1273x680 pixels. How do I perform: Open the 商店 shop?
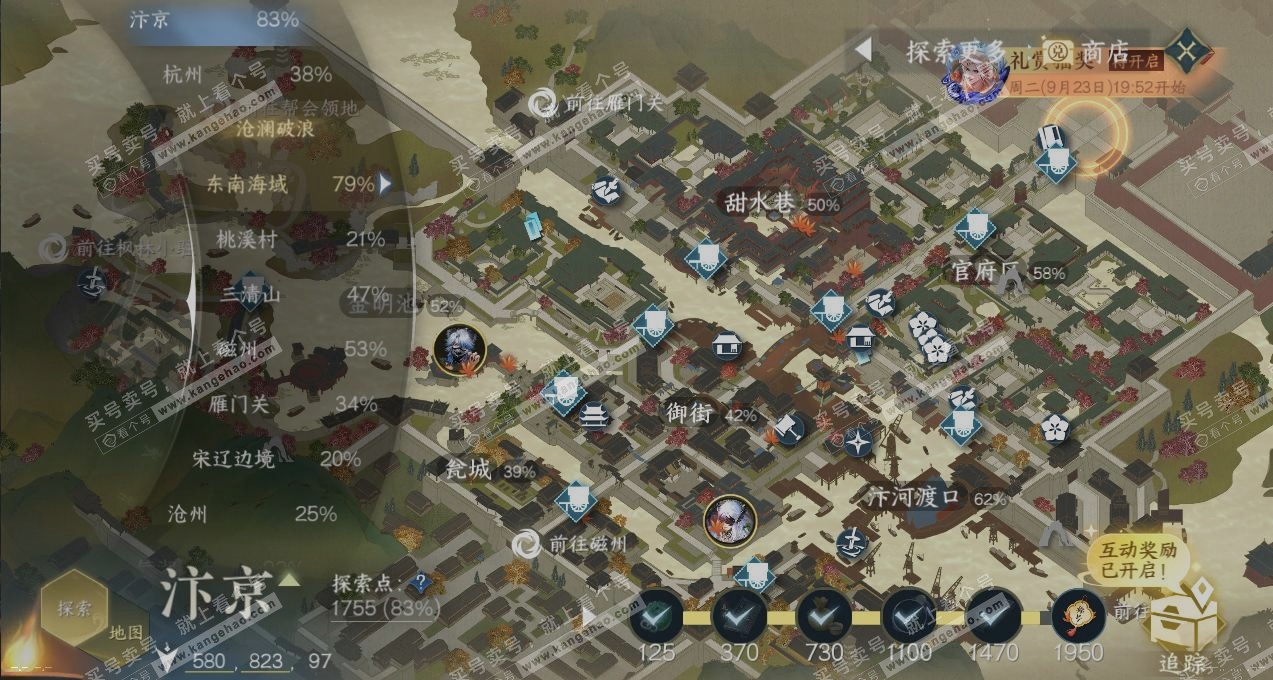pyautogui.click(x=1105, y=51)
